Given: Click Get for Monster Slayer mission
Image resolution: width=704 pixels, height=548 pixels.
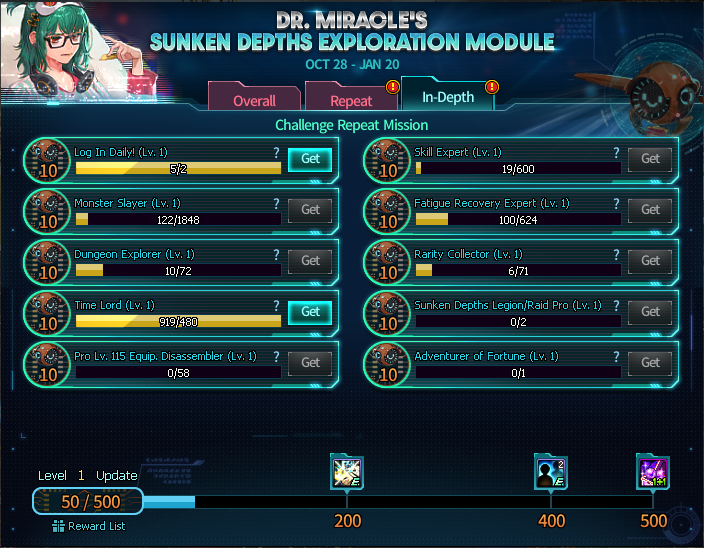Looking at the screenshot, I should coord(310,210).
